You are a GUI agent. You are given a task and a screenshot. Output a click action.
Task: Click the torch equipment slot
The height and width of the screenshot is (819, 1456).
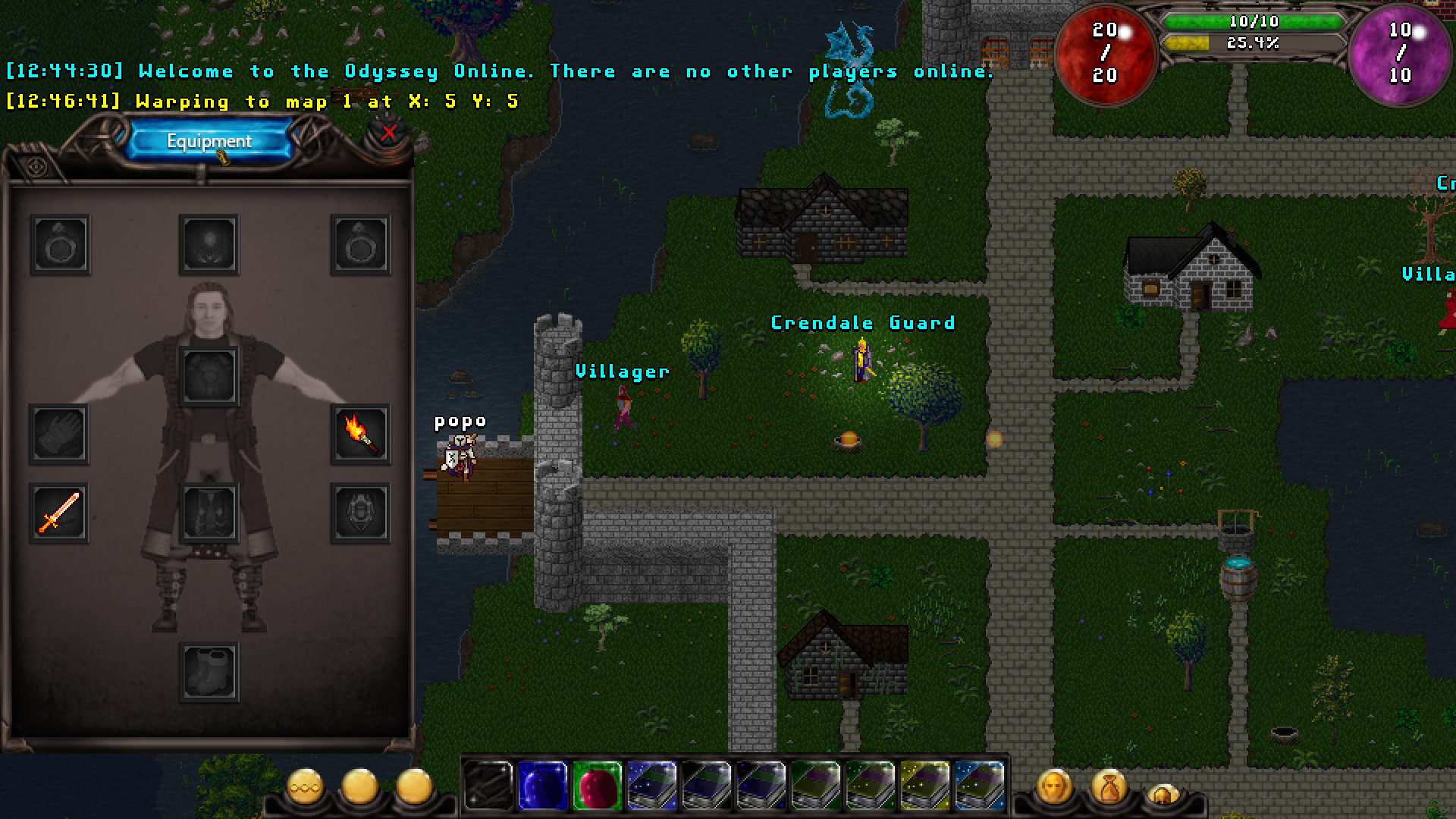tap(362, 436)
